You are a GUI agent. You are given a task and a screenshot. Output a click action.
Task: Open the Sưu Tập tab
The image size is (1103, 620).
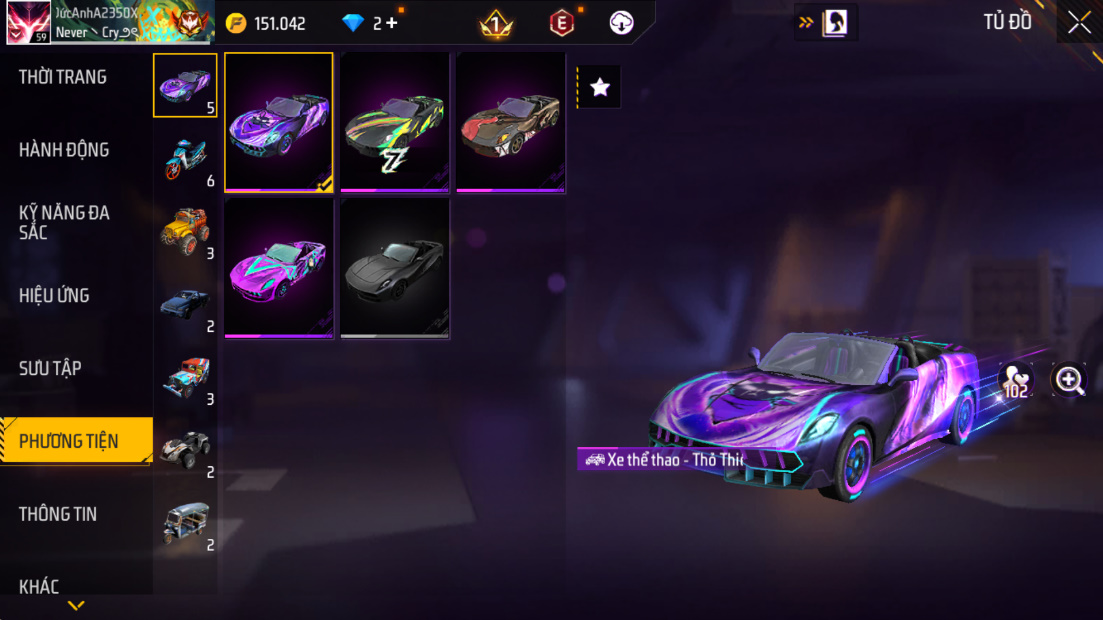click(x=50, y=368)
